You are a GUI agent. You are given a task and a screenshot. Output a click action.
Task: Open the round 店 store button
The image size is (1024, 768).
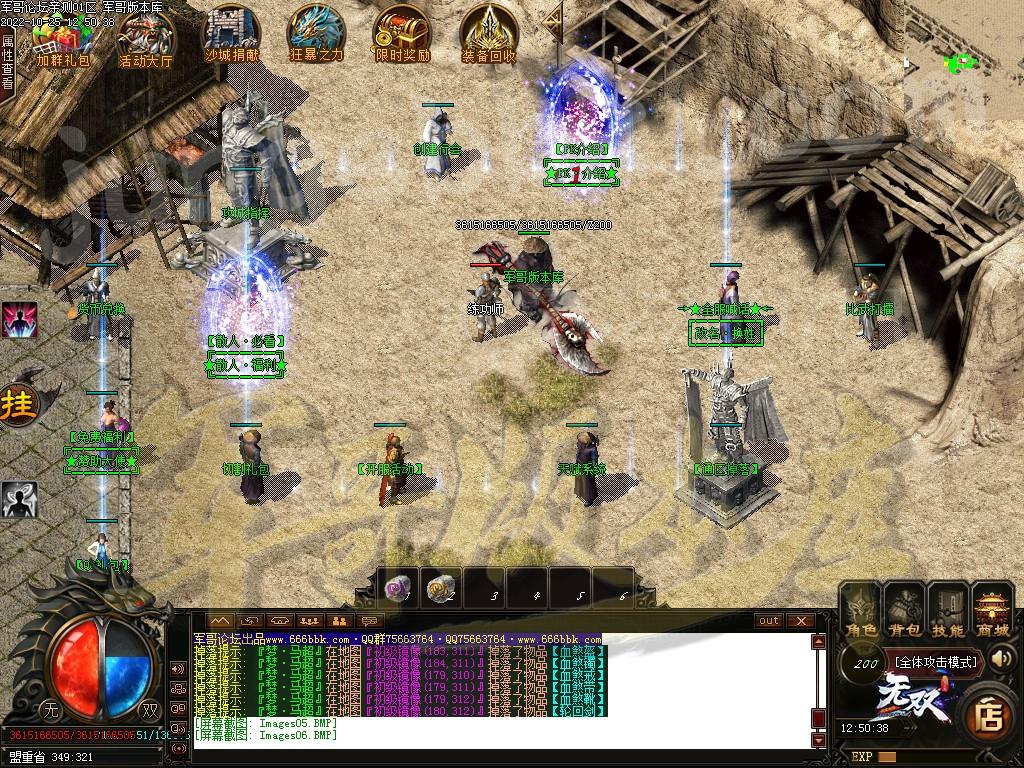[x=989, y=715]
